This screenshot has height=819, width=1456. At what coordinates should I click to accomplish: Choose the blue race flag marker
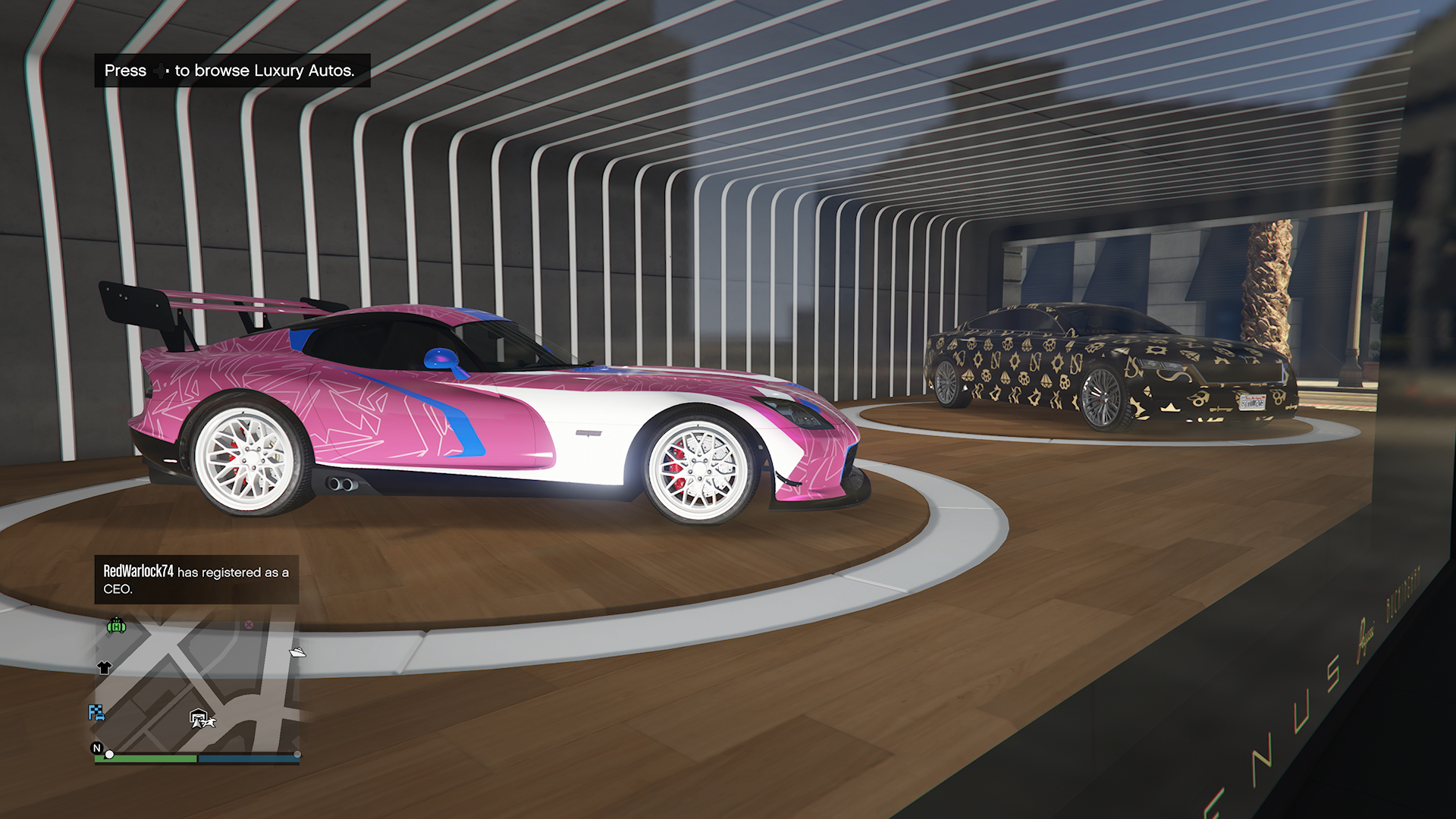coord(96,712)
